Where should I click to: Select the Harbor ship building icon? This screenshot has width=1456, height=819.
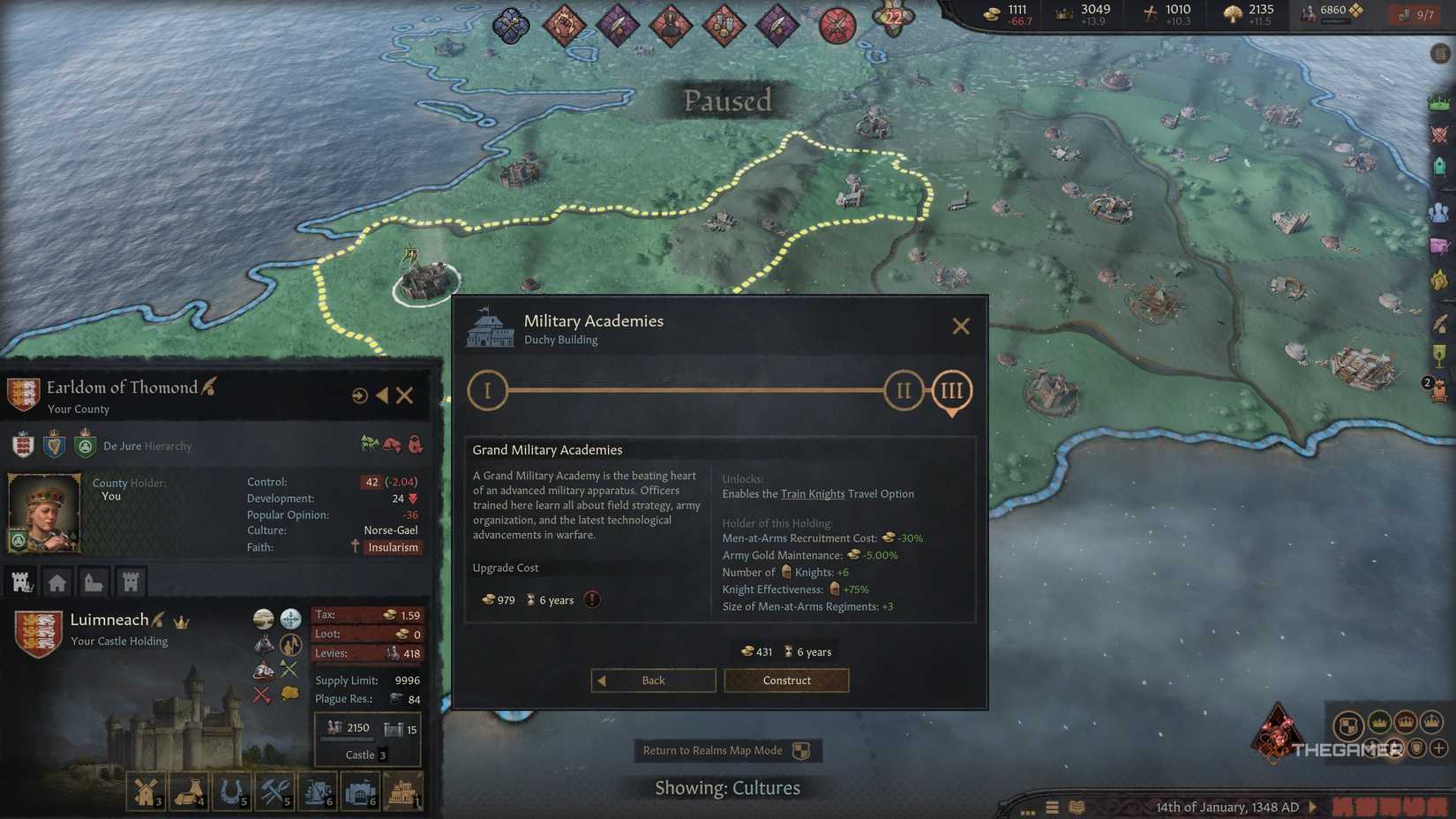317,790
